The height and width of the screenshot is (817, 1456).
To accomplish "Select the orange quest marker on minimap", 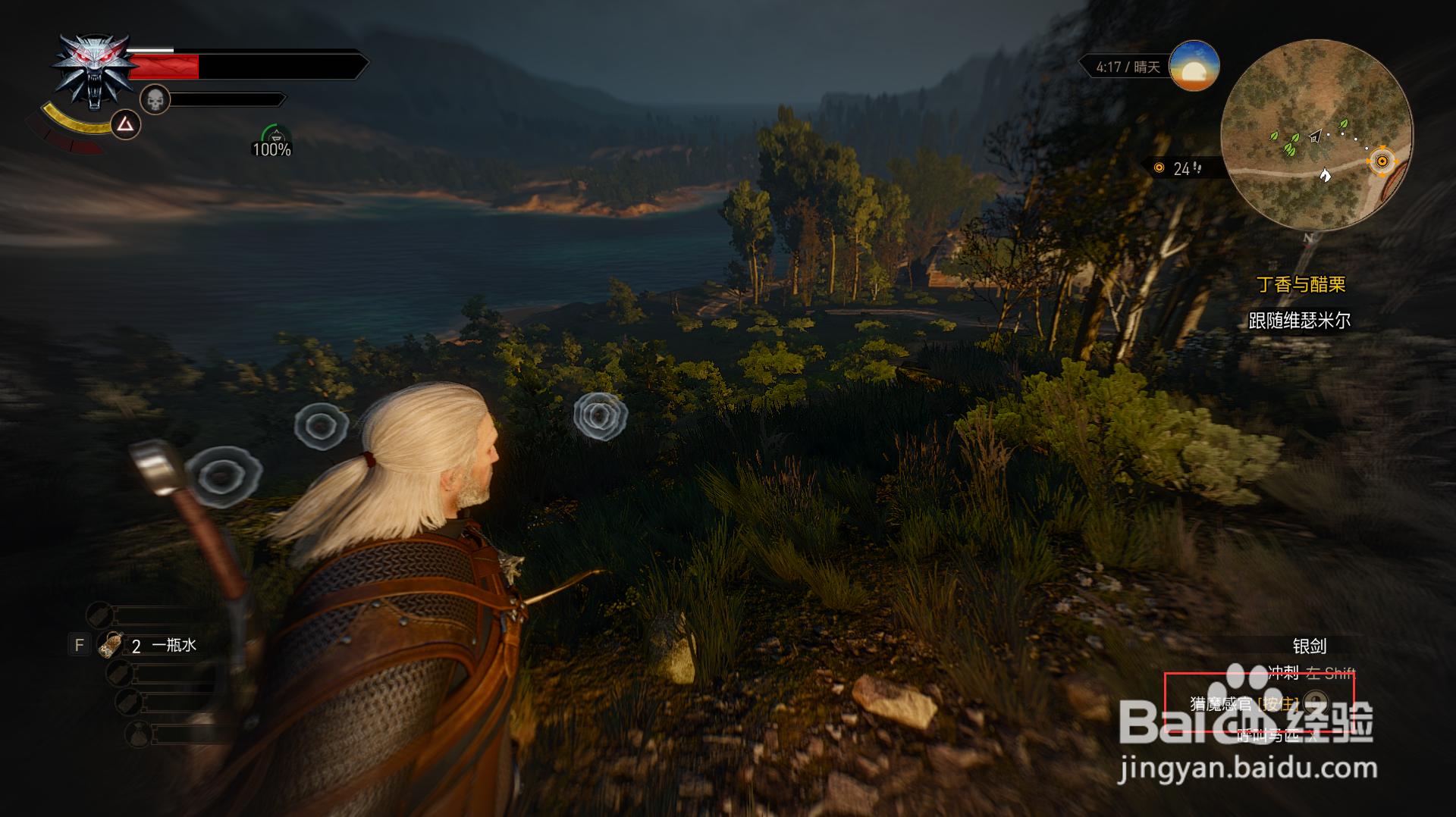I will [x=1382, y=161].
